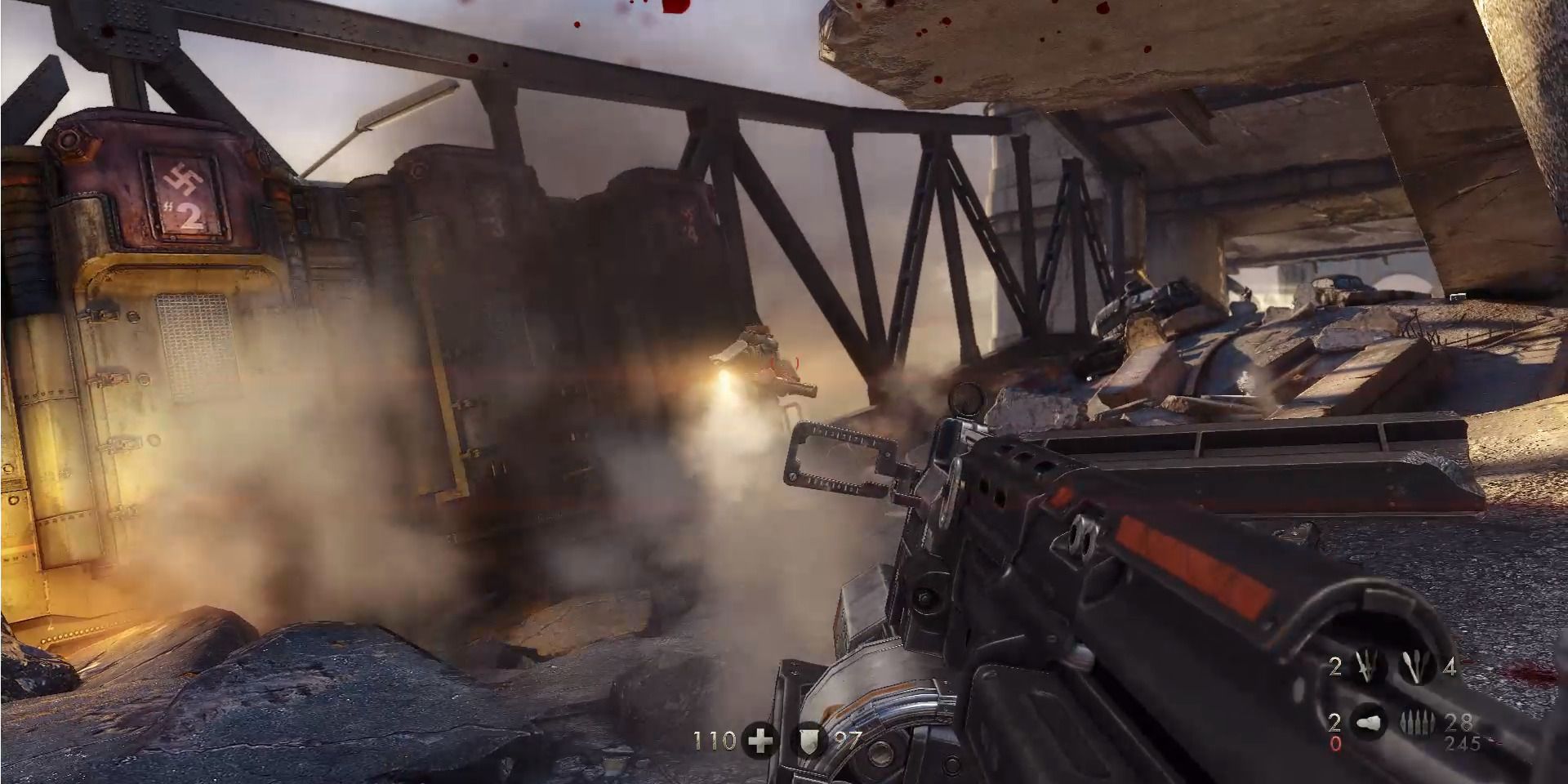Select the health cross icon in the HUD
Screen dimensions: 1568x784
[759, 740]
